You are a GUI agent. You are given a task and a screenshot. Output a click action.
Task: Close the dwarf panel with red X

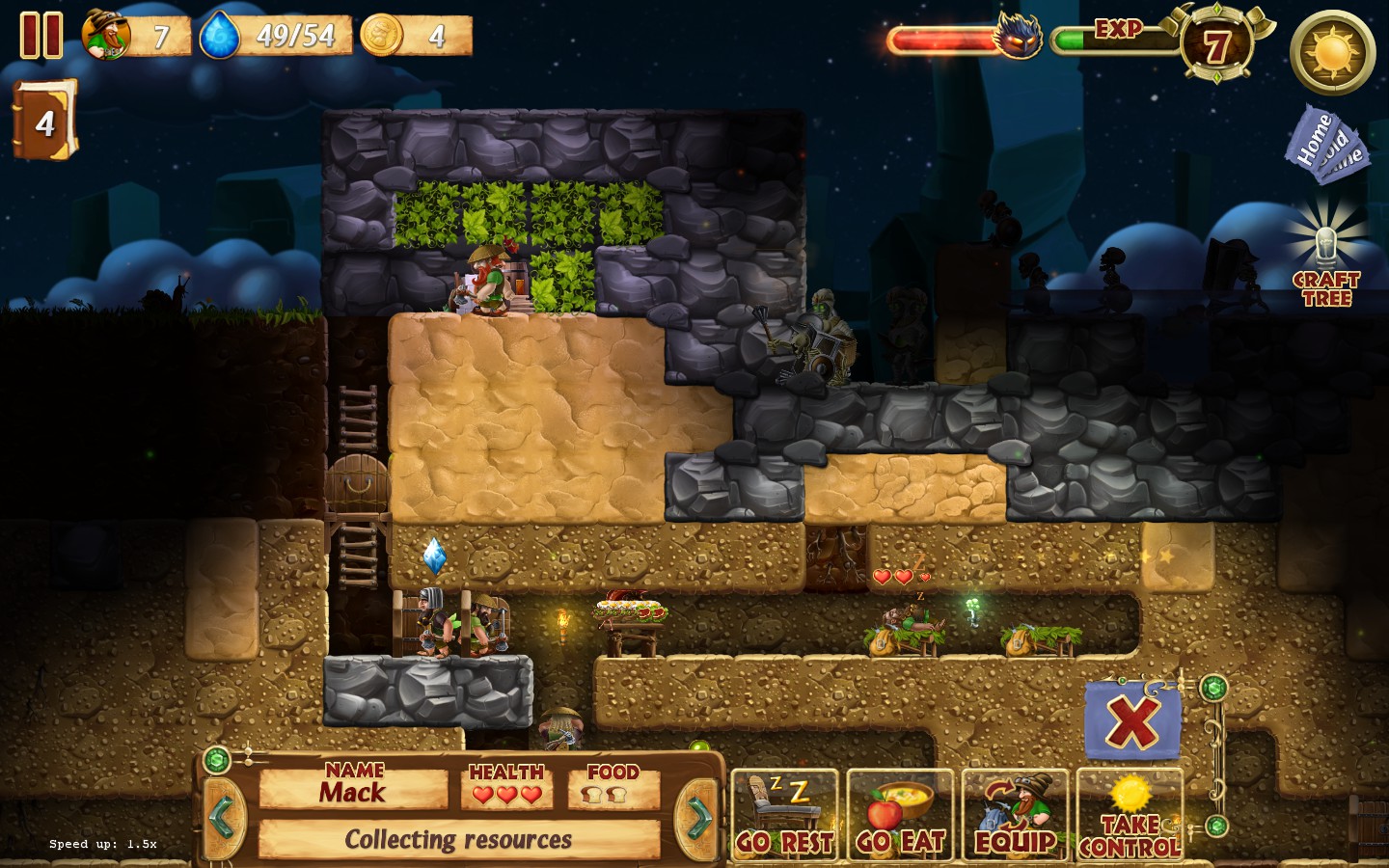click(x=1132, y=720)
